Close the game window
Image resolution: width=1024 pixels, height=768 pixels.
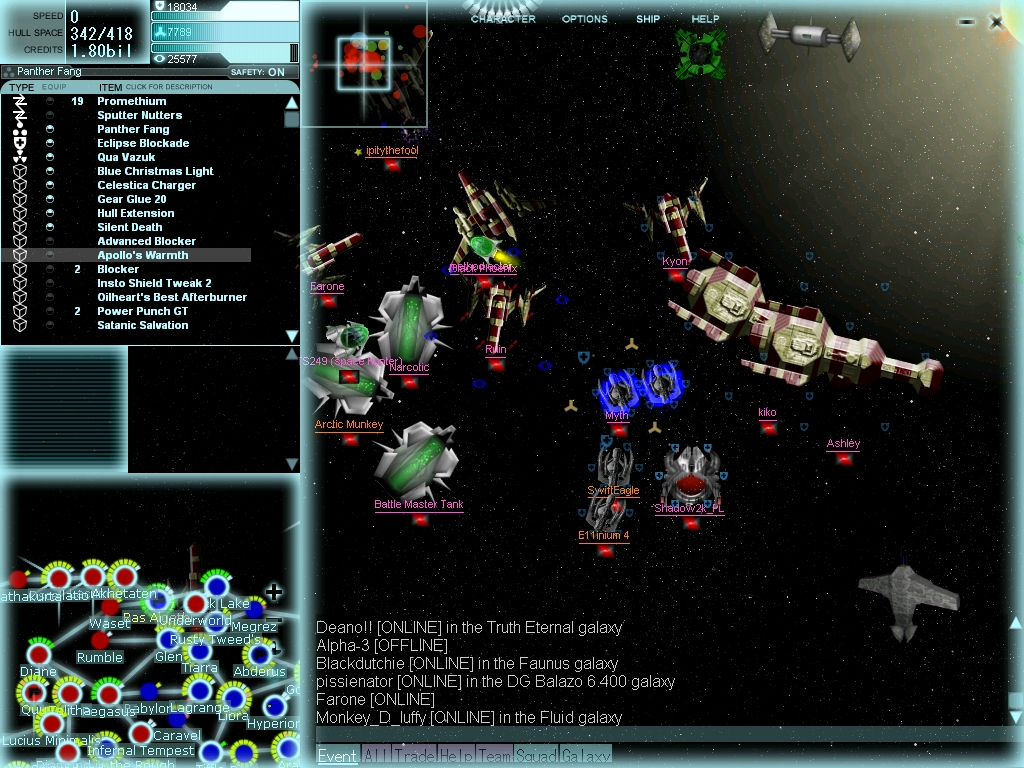[x=996, y=21]
